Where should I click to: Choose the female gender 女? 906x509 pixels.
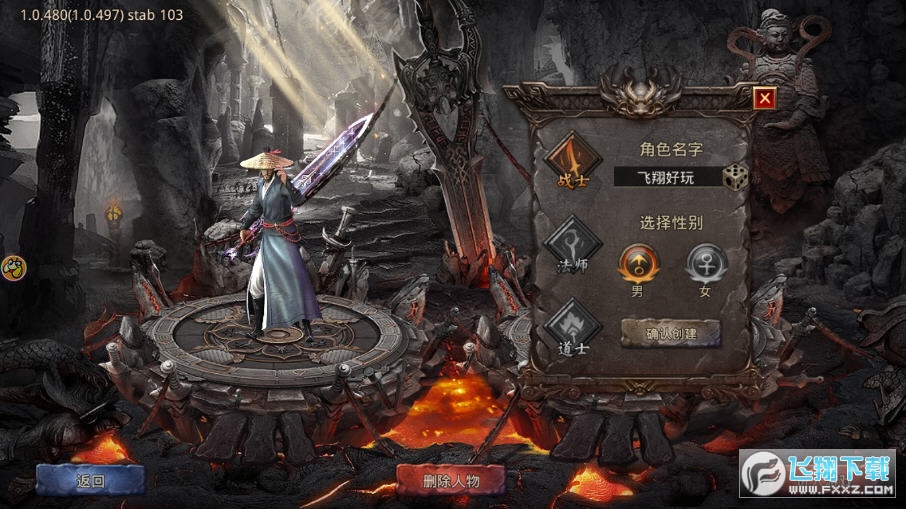click(x=704, y=264)
